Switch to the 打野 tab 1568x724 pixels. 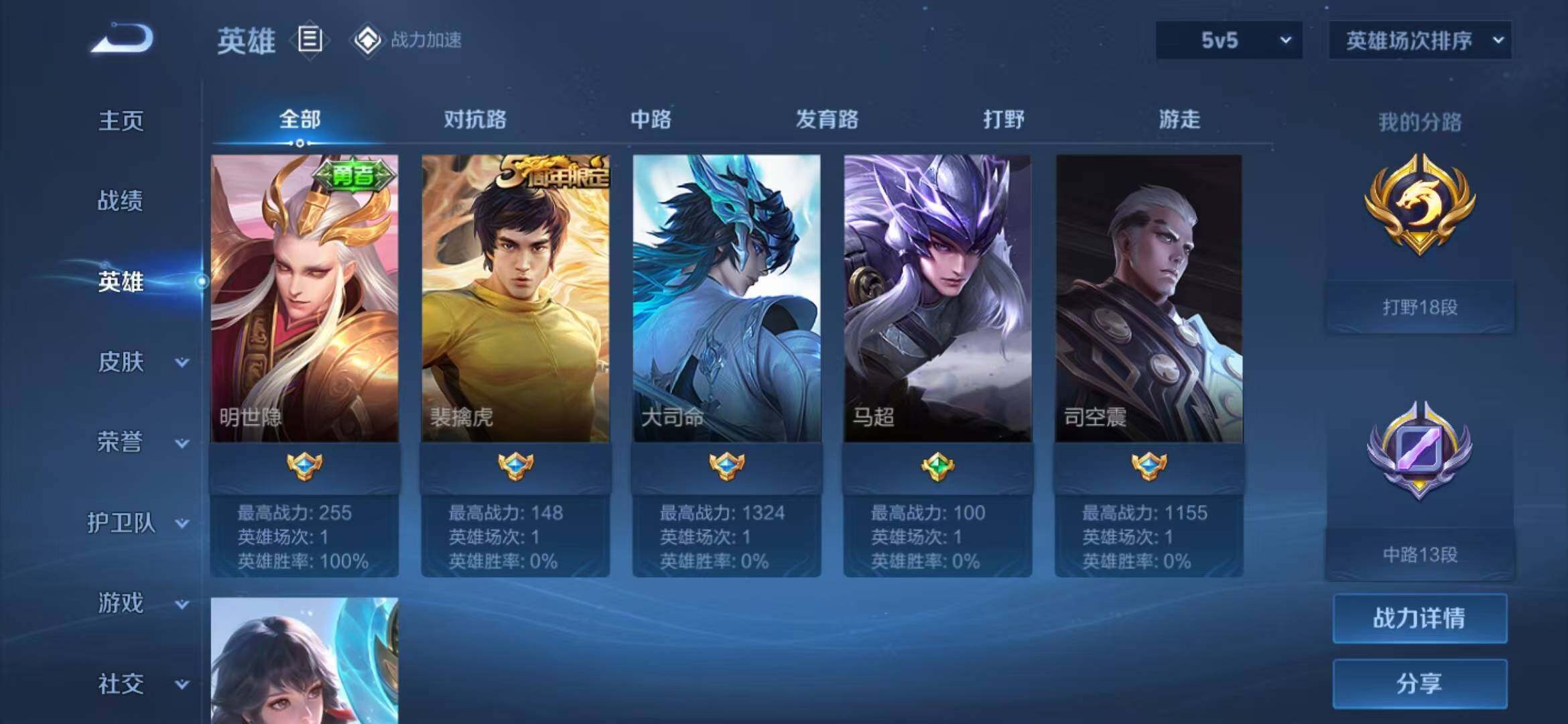pyautogui.click(x=1003, y=120)
